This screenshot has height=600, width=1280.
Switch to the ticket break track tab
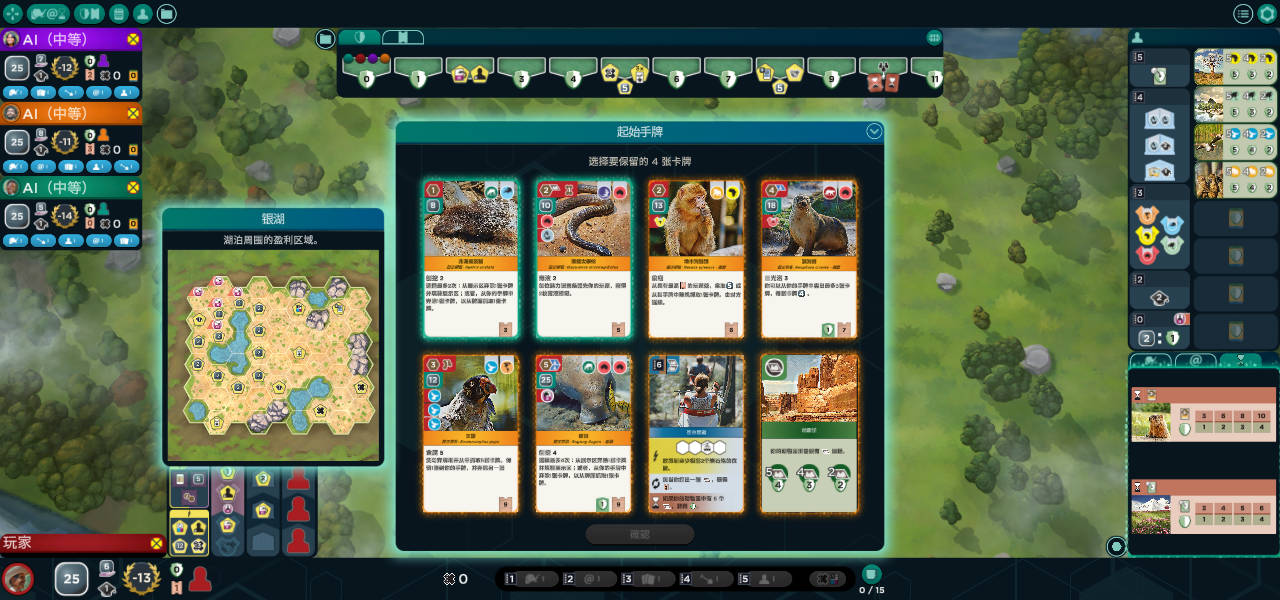pos(402,38)
